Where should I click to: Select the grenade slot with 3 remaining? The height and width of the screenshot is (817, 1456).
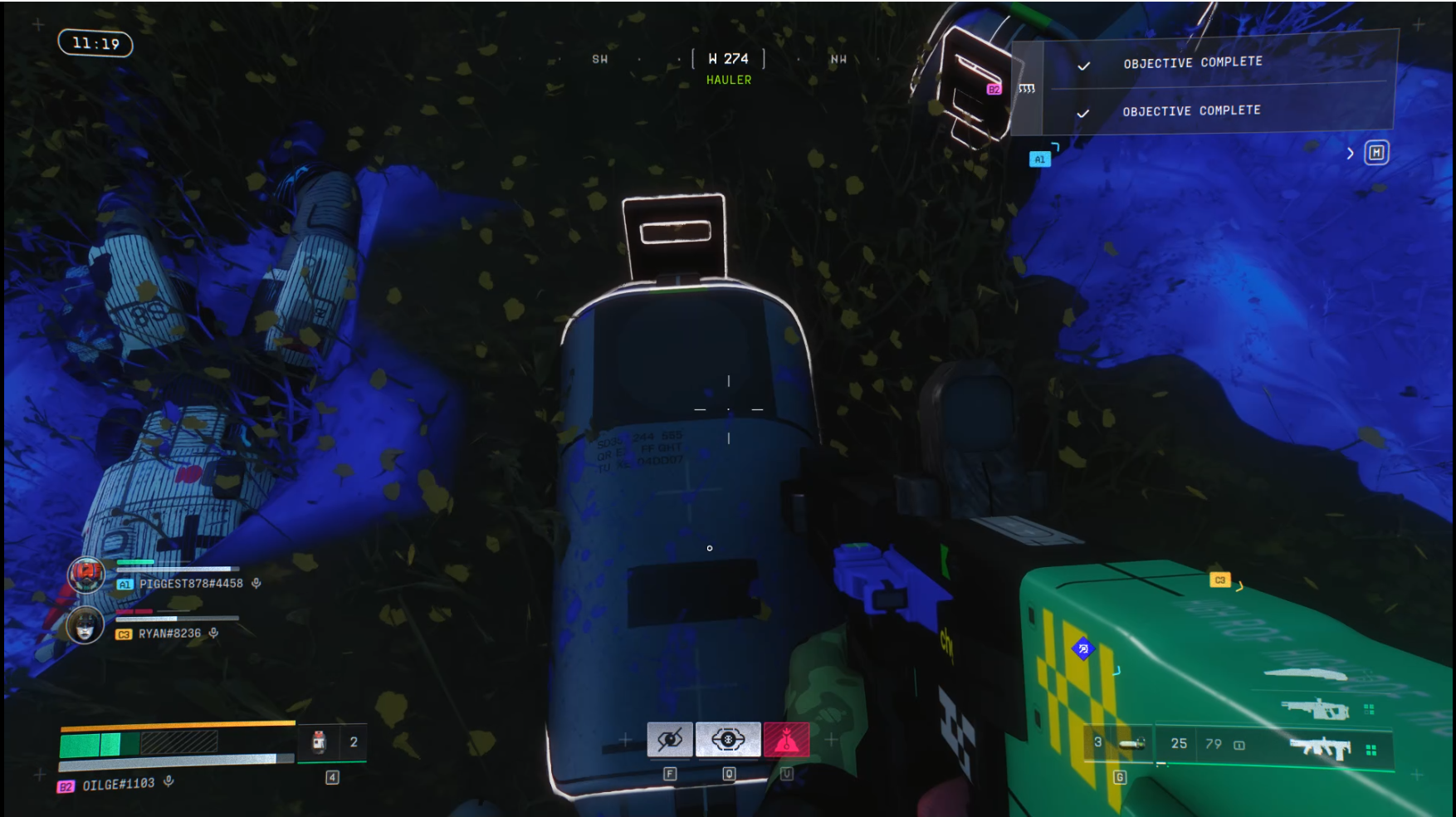pyautogui.click(x=1118, y=743)
